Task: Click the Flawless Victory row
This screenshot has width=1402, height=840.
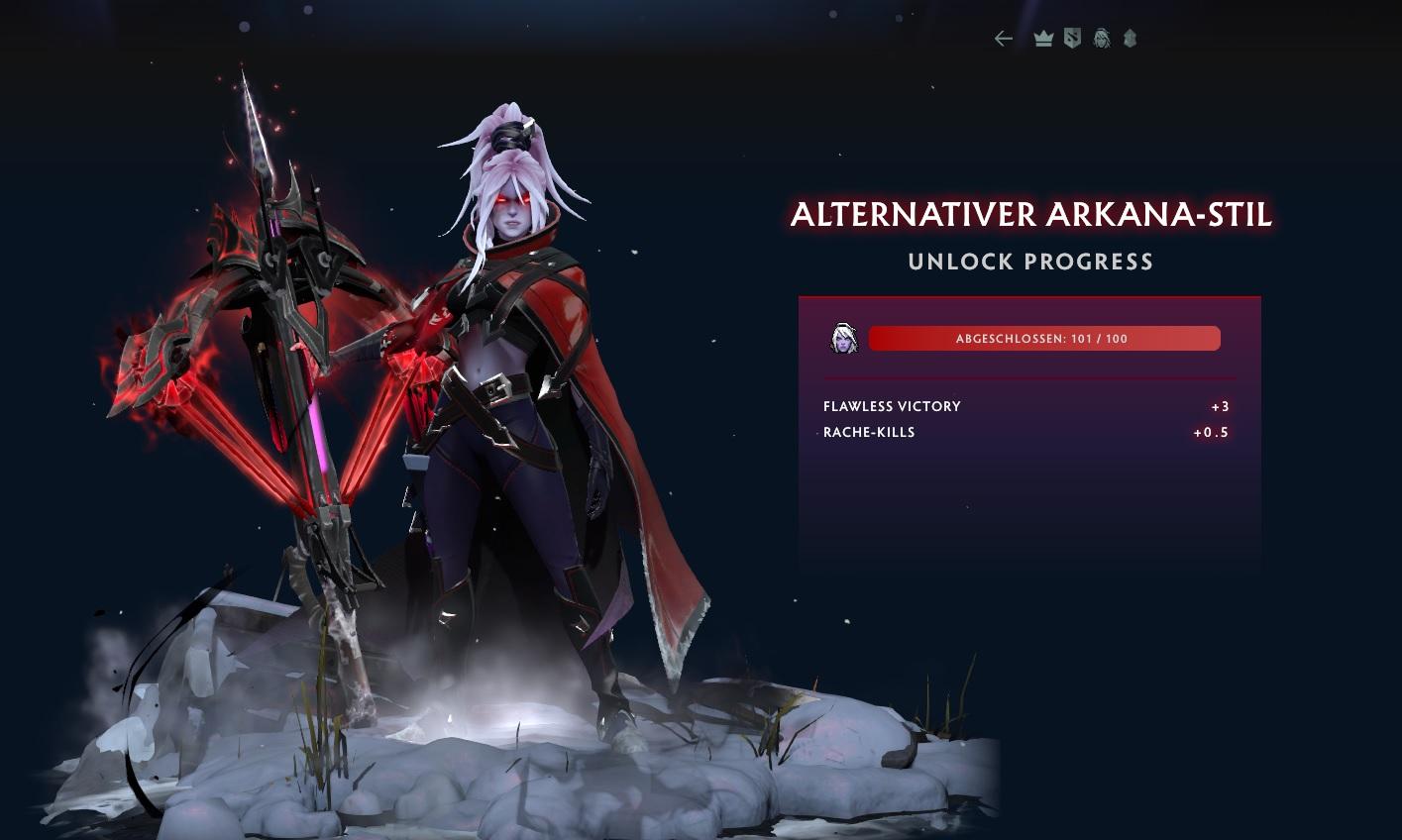Action: pos(1026,406)
